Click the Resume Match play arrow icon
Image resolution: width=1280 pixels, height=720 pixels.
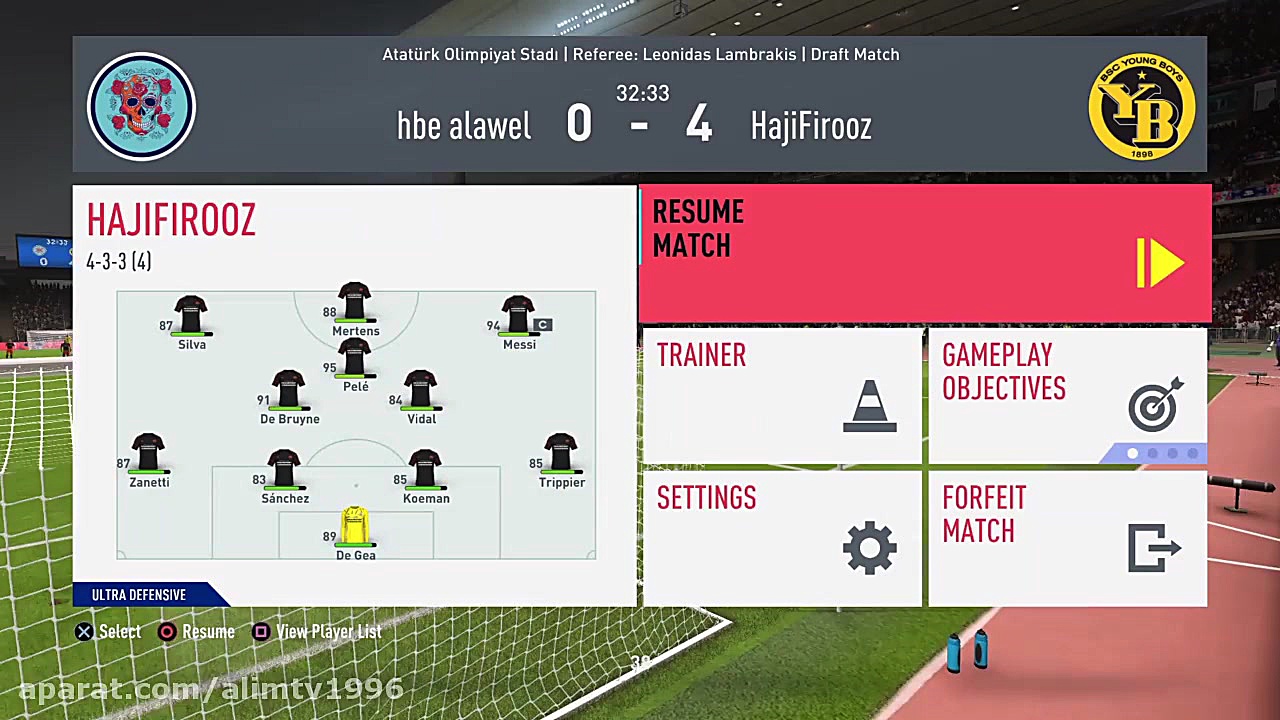pos(1160,262)
